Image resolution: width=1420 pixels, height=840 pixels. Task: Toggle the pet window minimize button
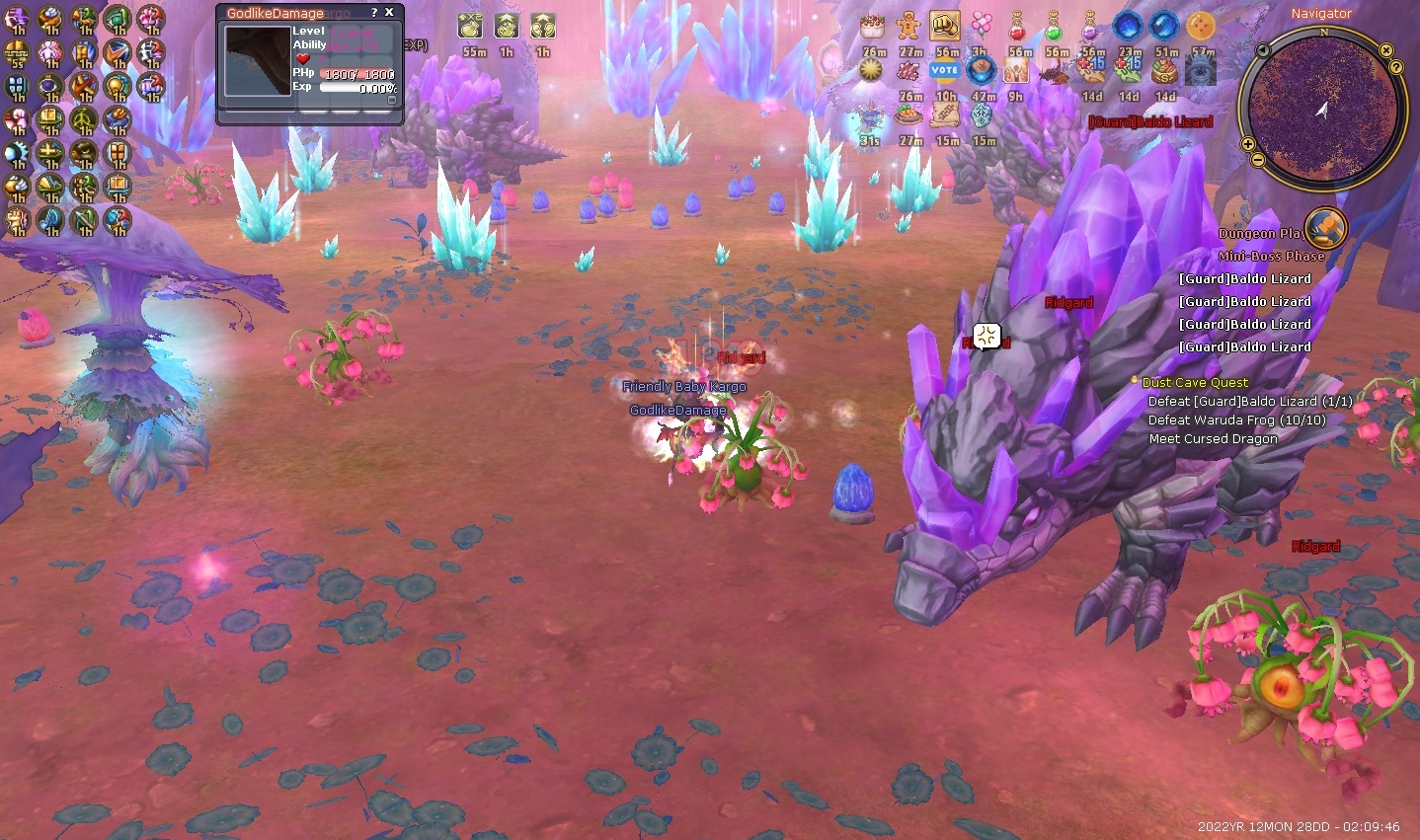[x=391, y=100]
